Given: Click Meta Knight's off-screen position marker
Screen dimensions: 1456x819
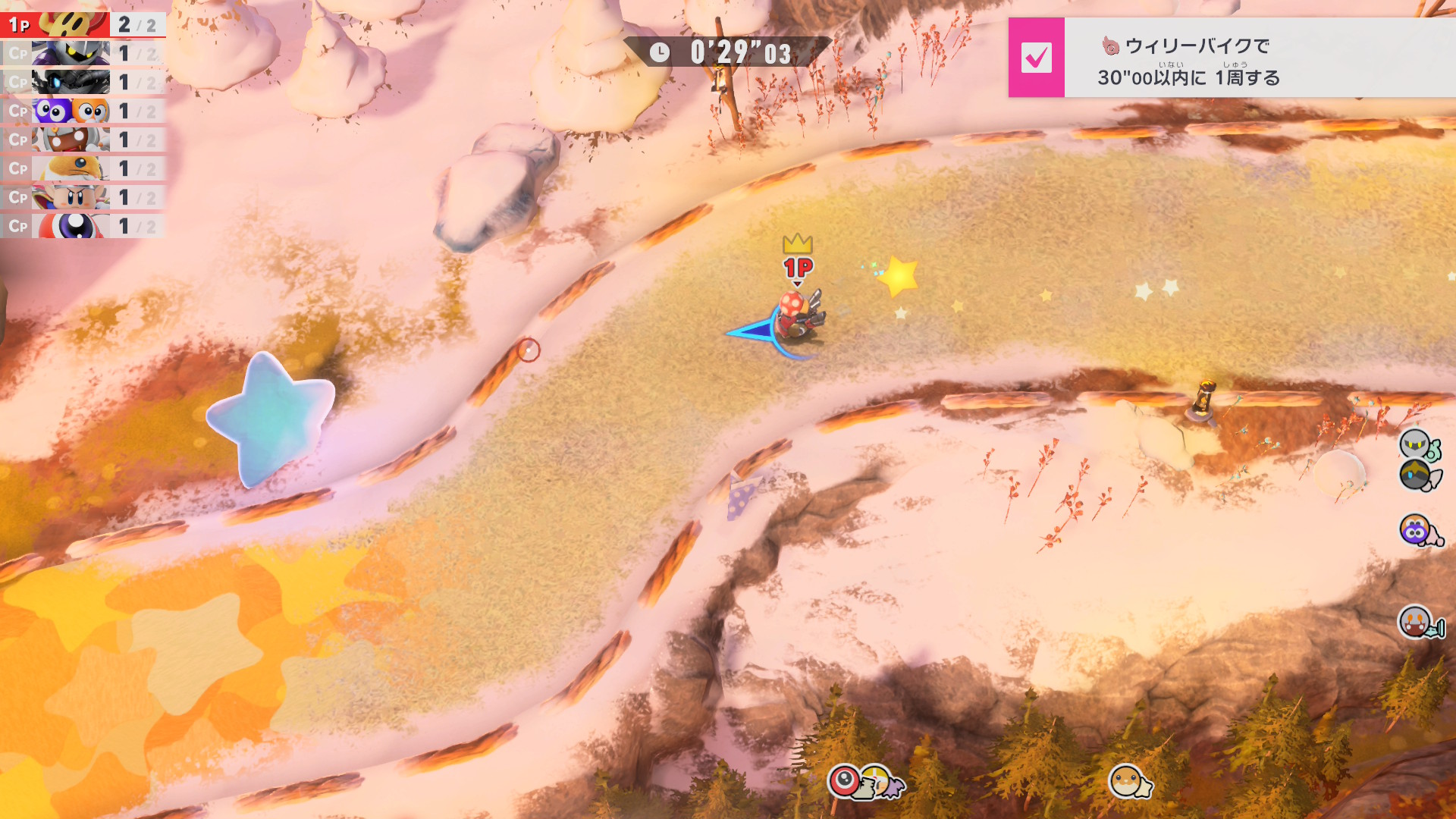Looking at the screenshot, I should pos(1416,444).
